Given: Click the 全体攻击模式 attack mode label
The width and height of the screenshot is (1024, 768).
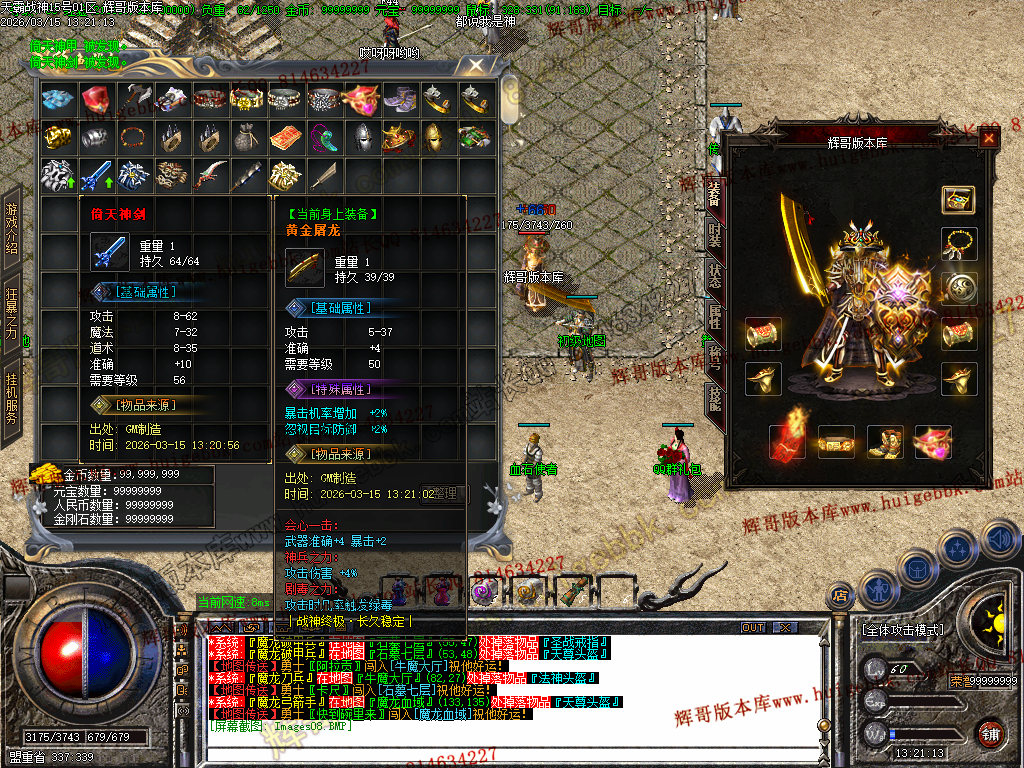Looking at the screenshot, I should (902, 630).
